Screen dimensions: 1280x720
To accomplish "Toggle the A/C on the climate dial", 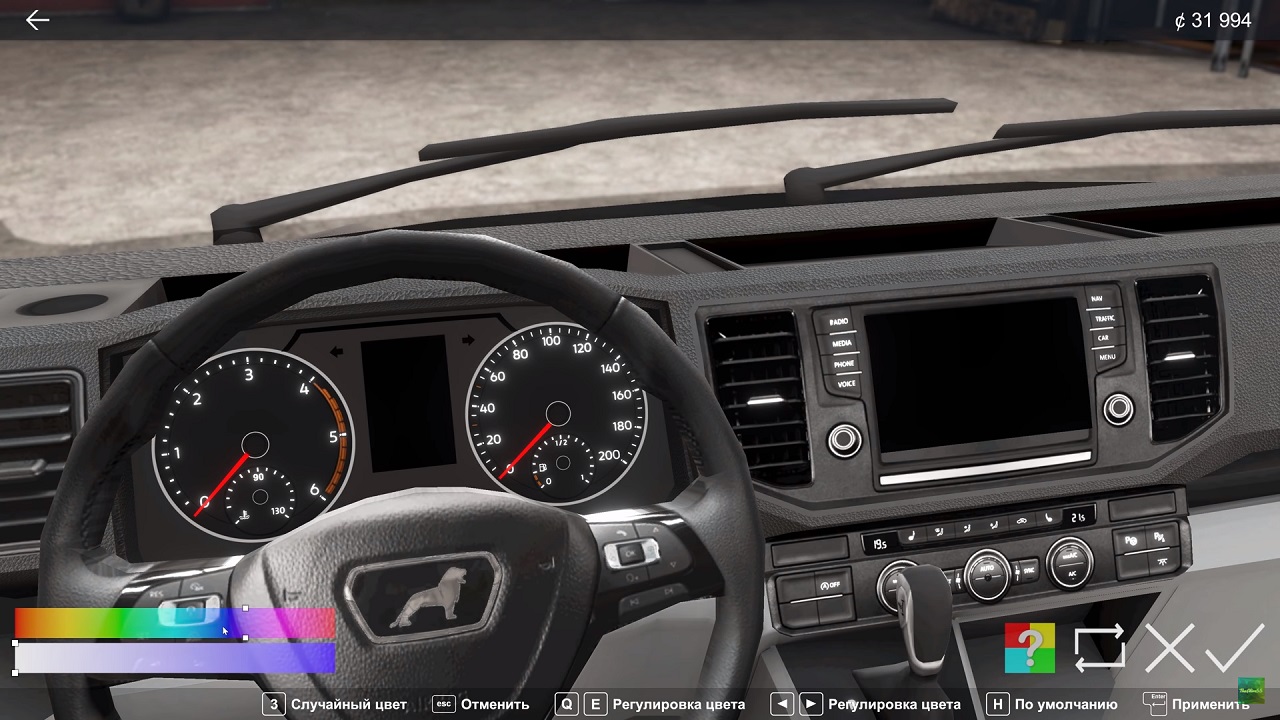I will coord(1071,574).
